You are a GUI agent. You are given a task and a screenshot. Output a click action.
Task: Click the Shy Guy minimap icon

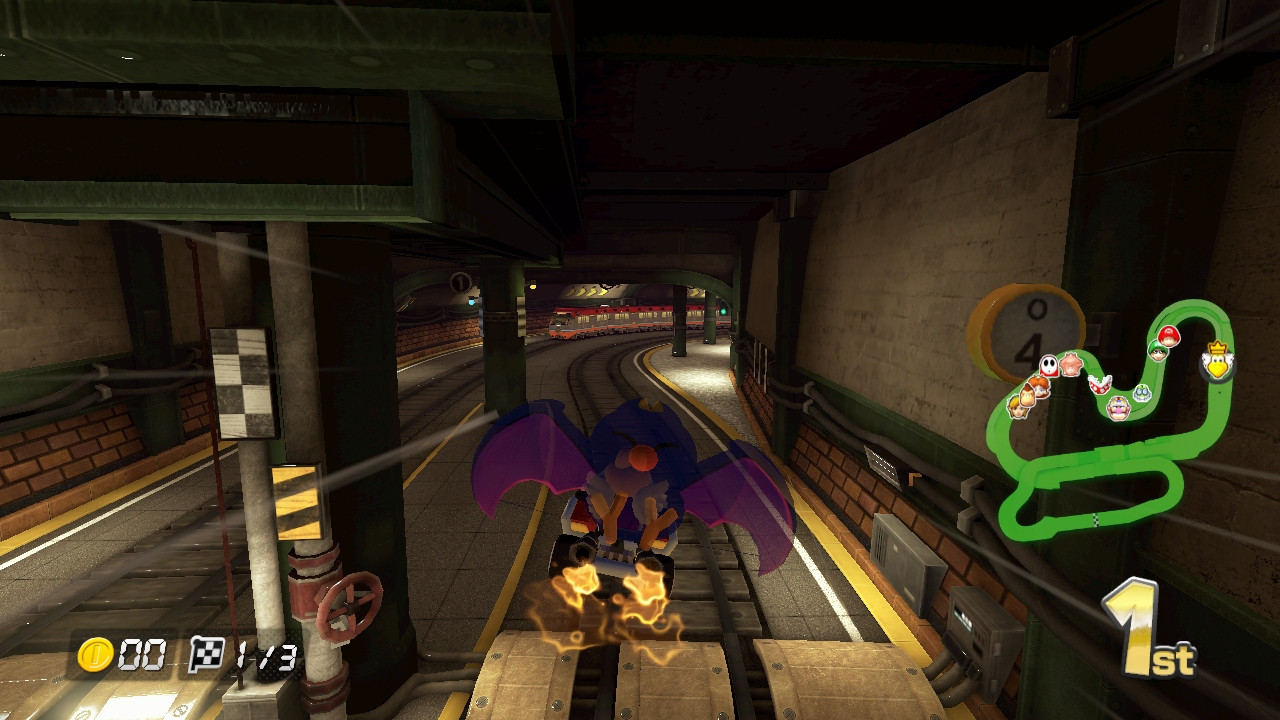pyautogui.click(x=1049, y=365)
